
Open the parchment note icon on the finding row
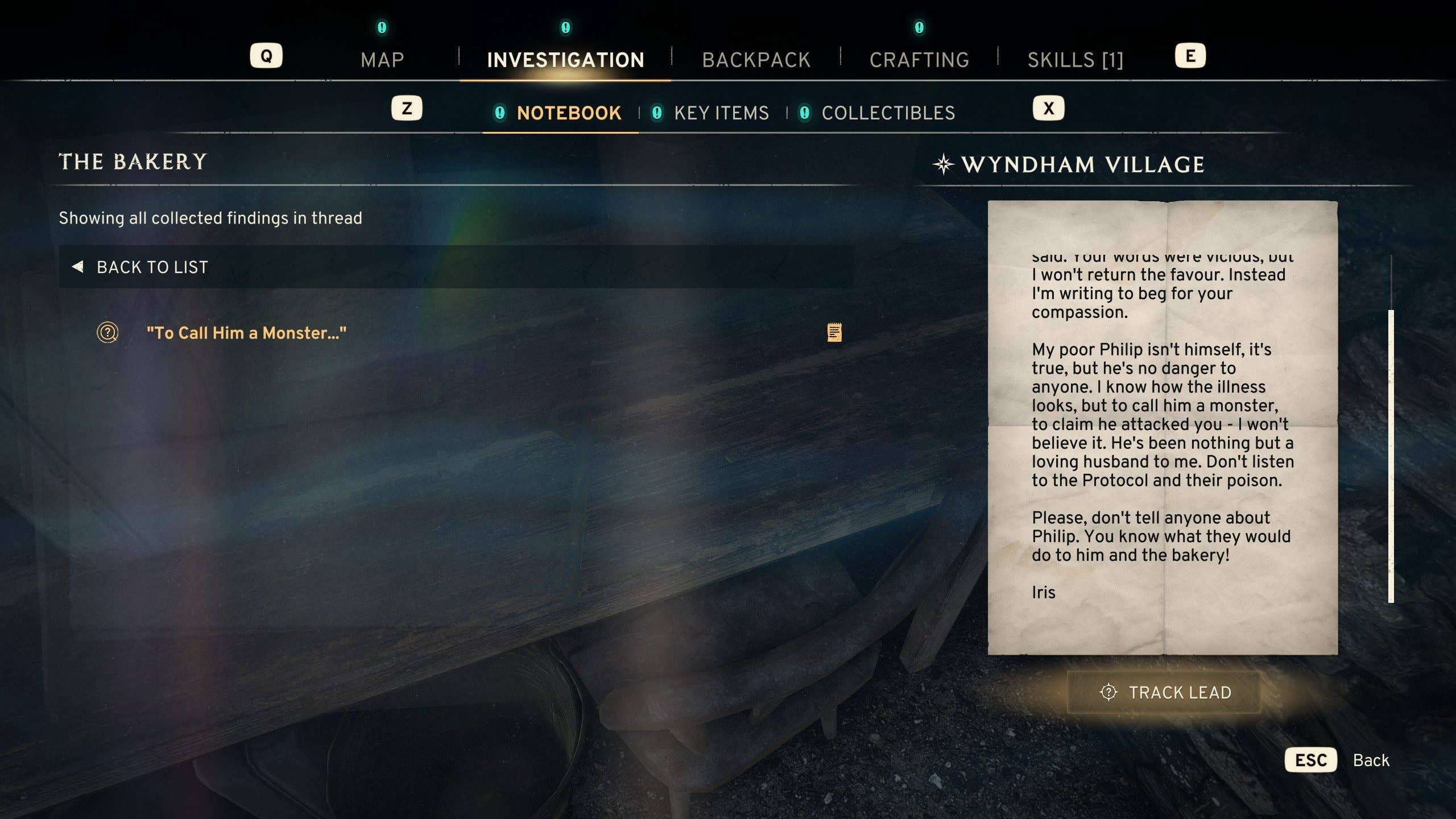834,331
